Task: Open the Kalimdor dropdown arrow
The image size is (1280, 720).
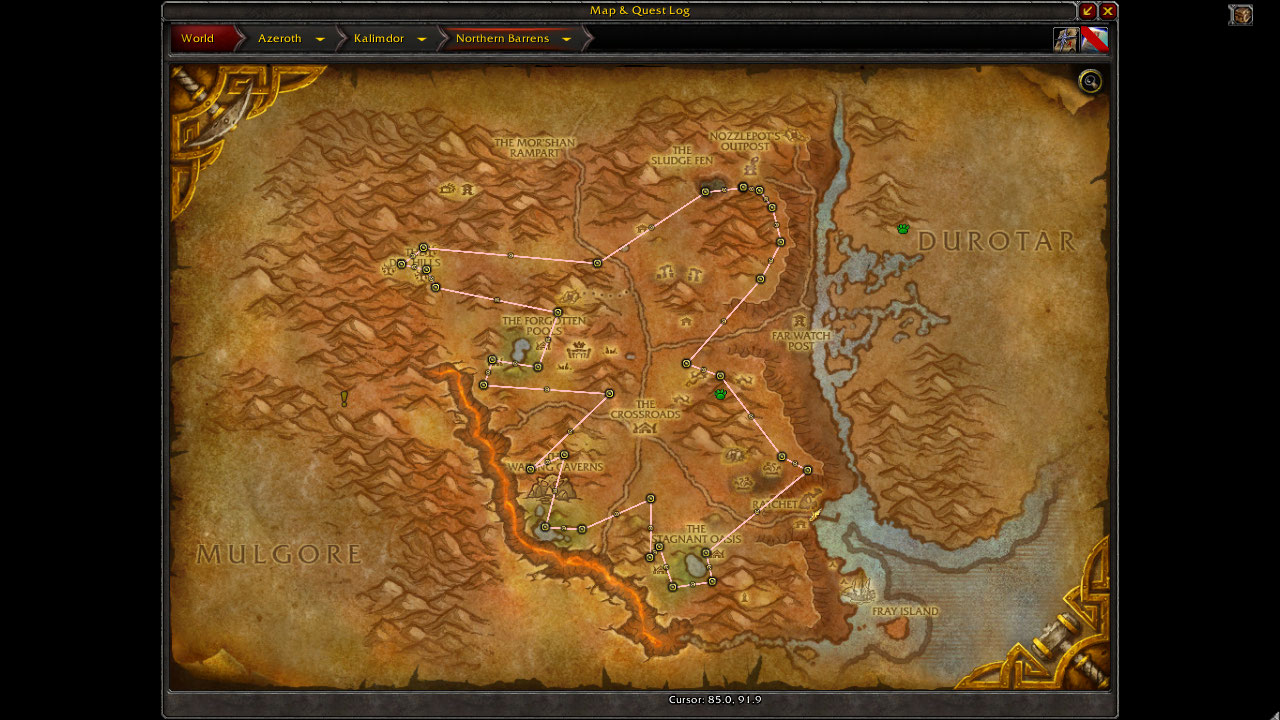Action: click(x=422, y=40)
